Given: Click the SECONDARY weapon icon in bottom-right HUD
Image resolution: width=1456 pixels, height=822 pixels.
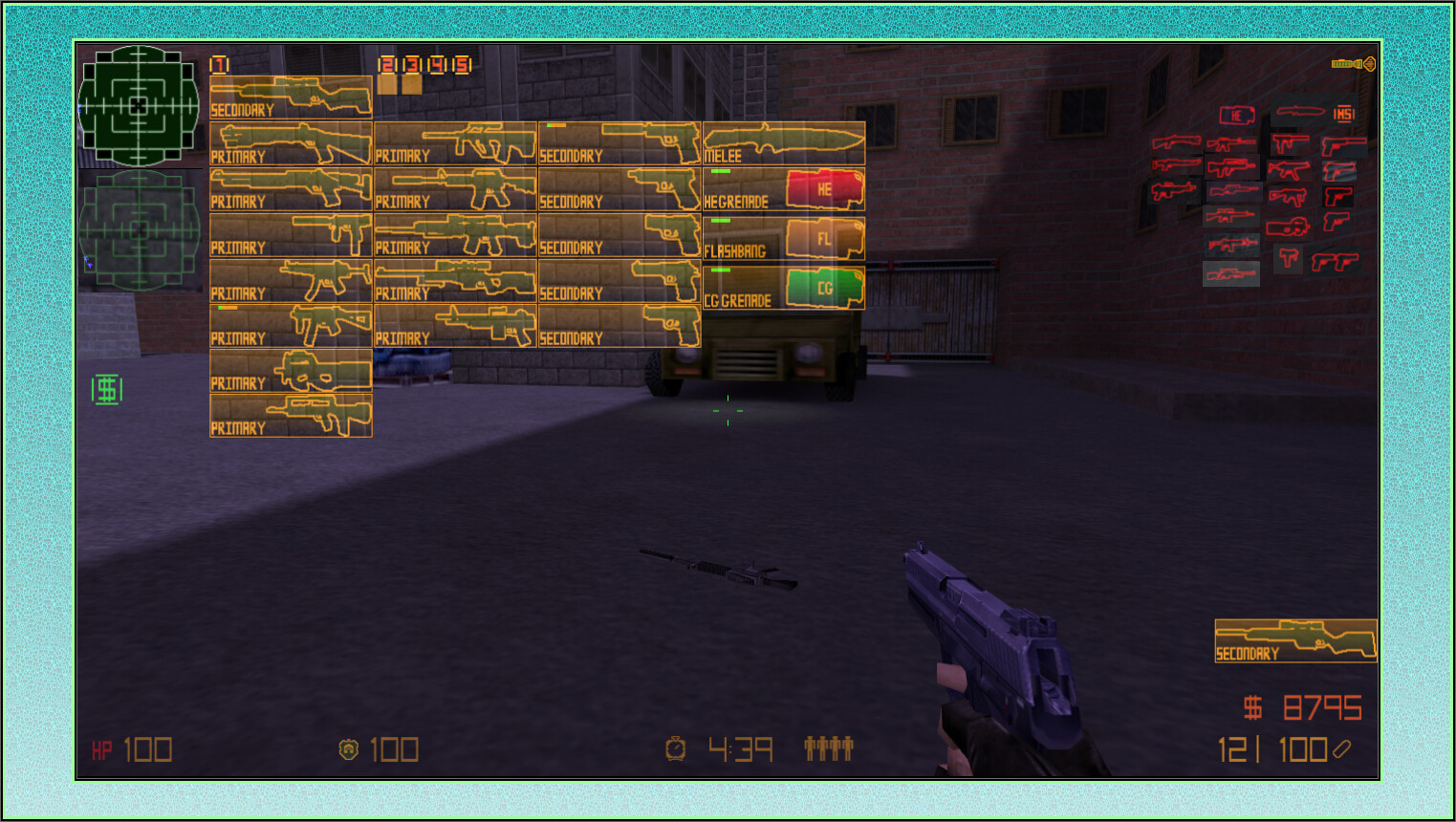Looking at the screenshot, I should pyautogui.click(x=1293, y=638).
